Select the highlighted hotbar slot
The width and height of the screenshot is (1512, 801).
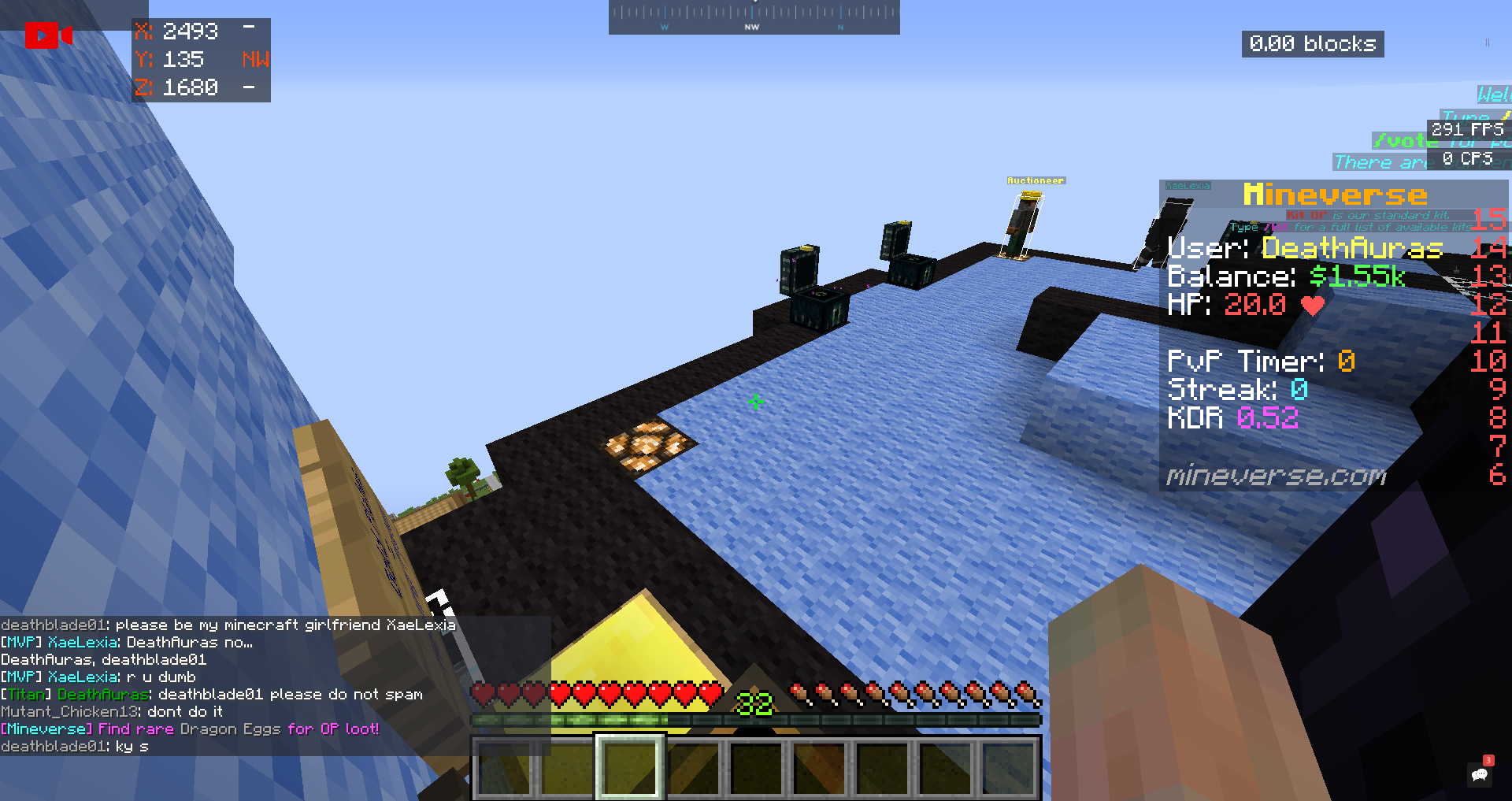pos(629,766)
